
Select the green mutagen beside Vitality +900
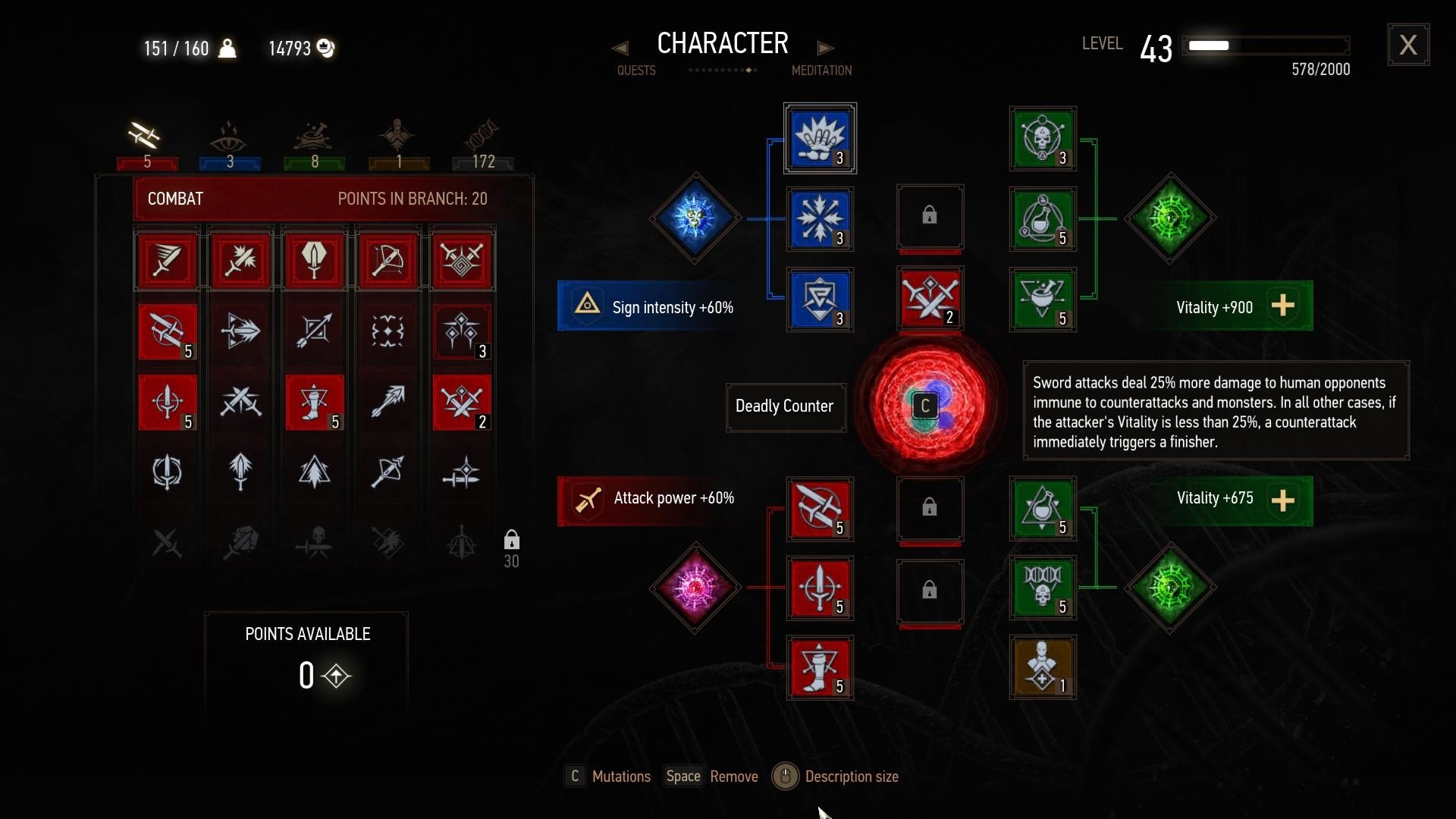click(x=1168, y=218)
